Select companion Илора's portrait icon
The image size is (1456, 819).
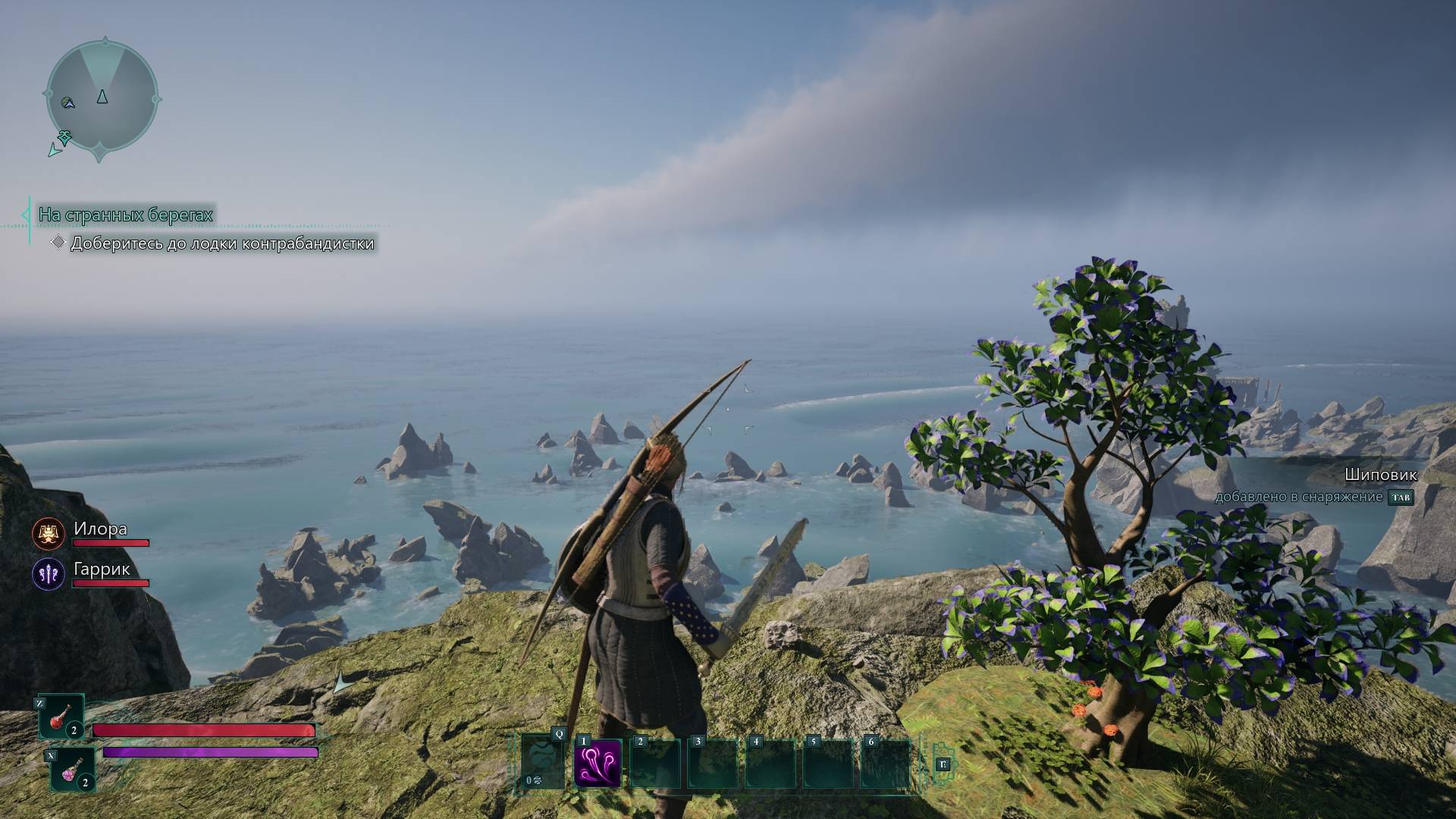click(x=49, y=534)
